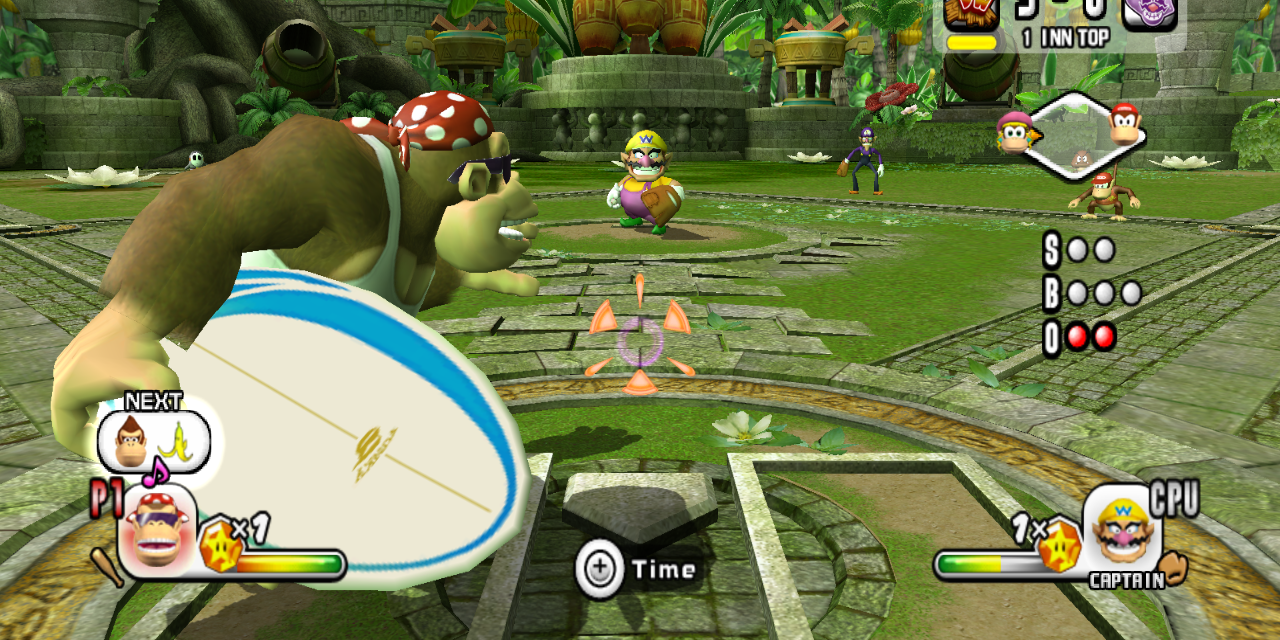Image resolution: width=1280 pixels, height=640 pixels.
Task: Click the CPU star power icon
Action: pos(1058,548)
